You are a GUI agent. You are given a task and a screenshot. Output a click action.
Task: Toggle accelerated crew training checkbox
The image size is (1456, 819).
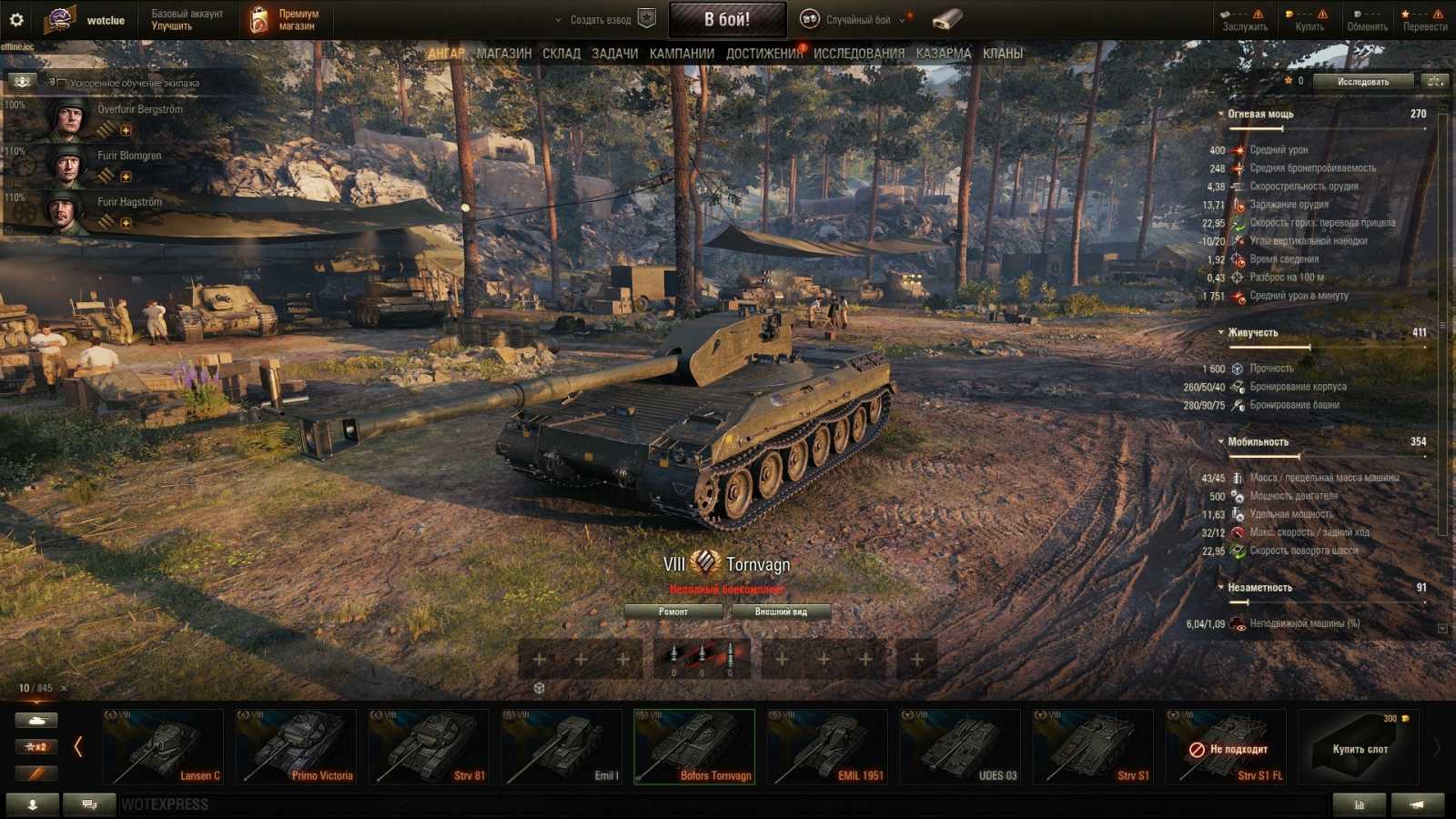point(62,83)
